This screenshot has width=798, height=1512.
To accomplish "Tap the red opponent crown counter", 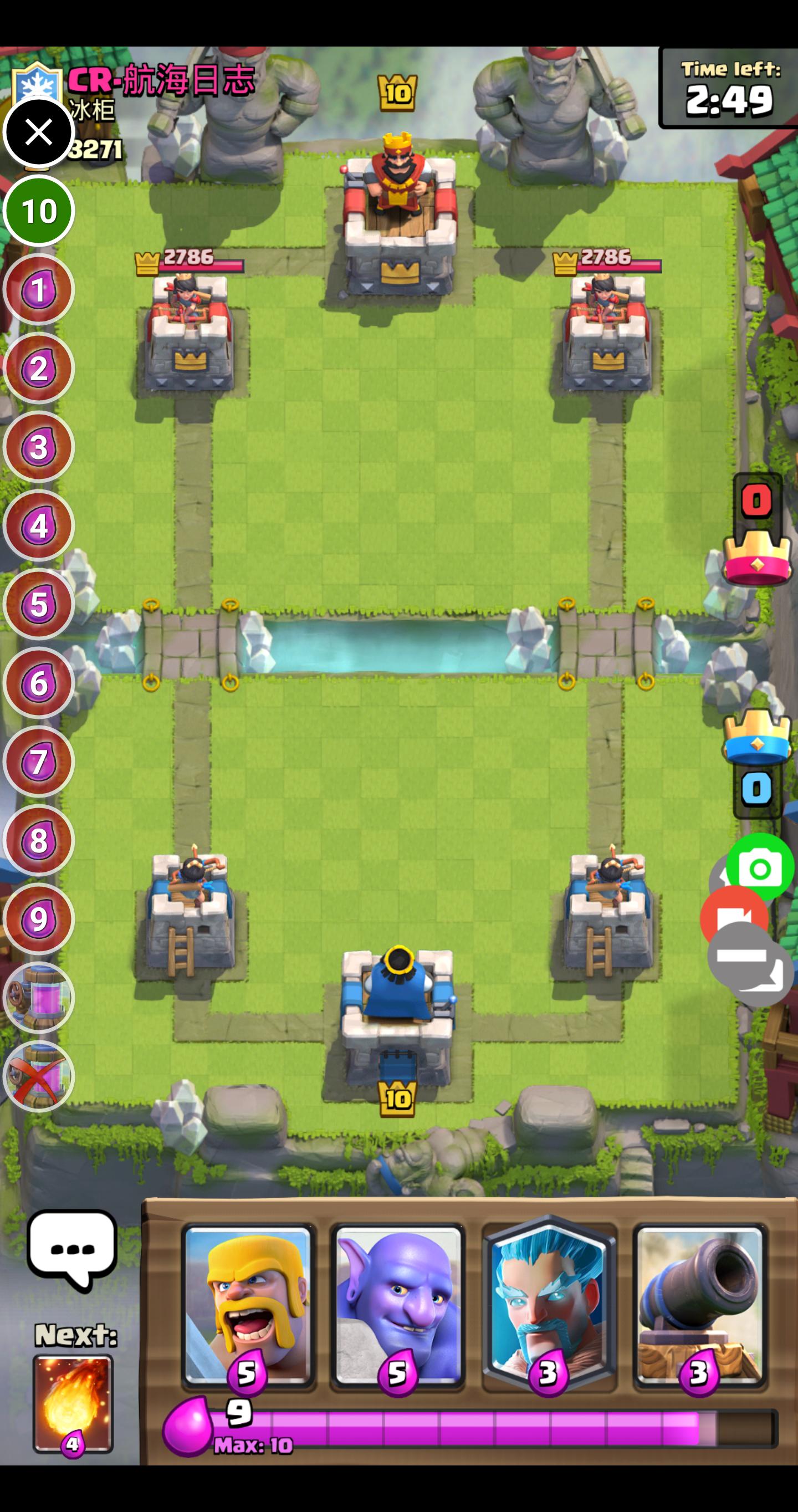I will tap(755, 500).
